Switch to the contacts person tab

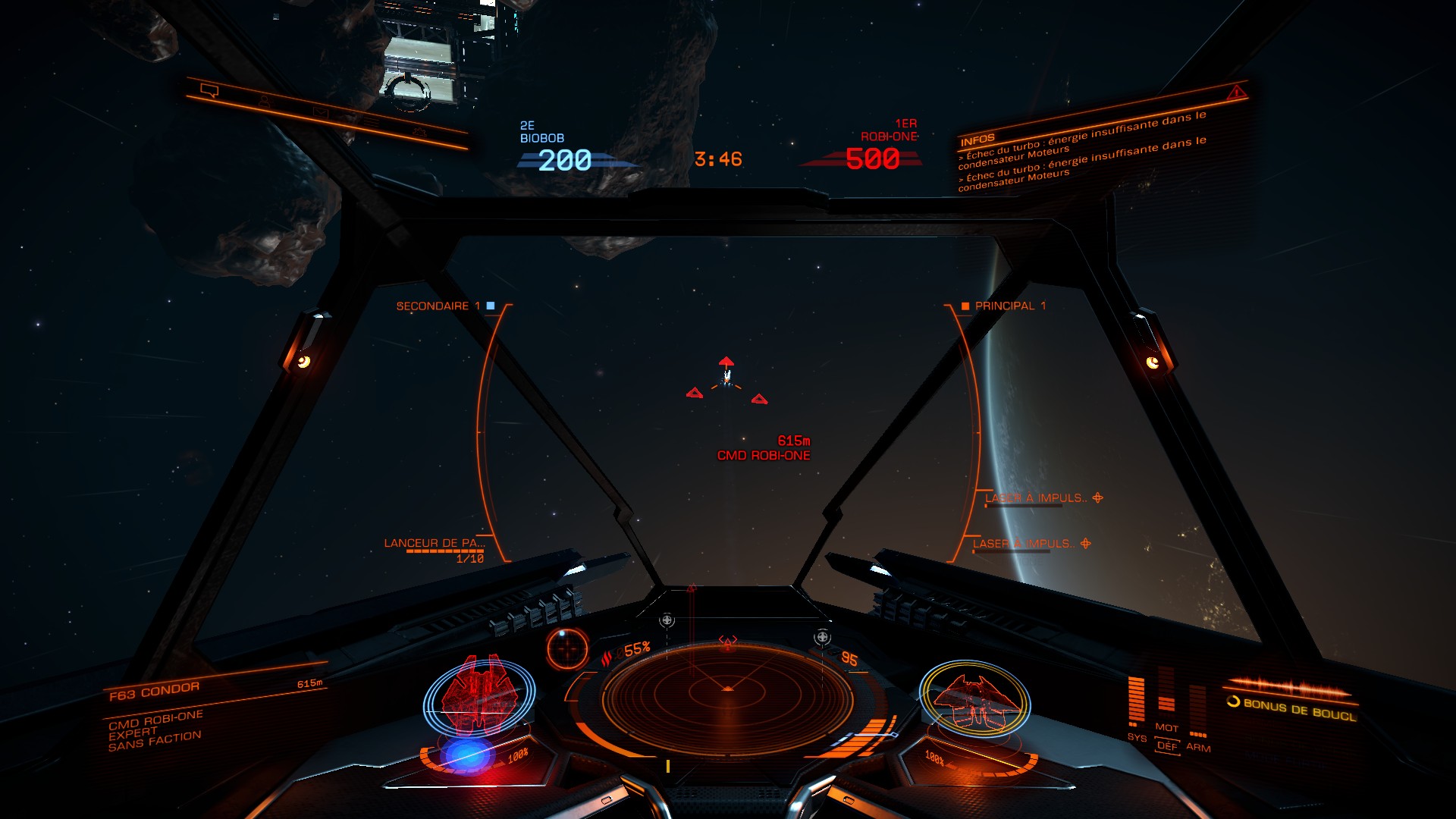pyautogui.click(x=264, y=101)
